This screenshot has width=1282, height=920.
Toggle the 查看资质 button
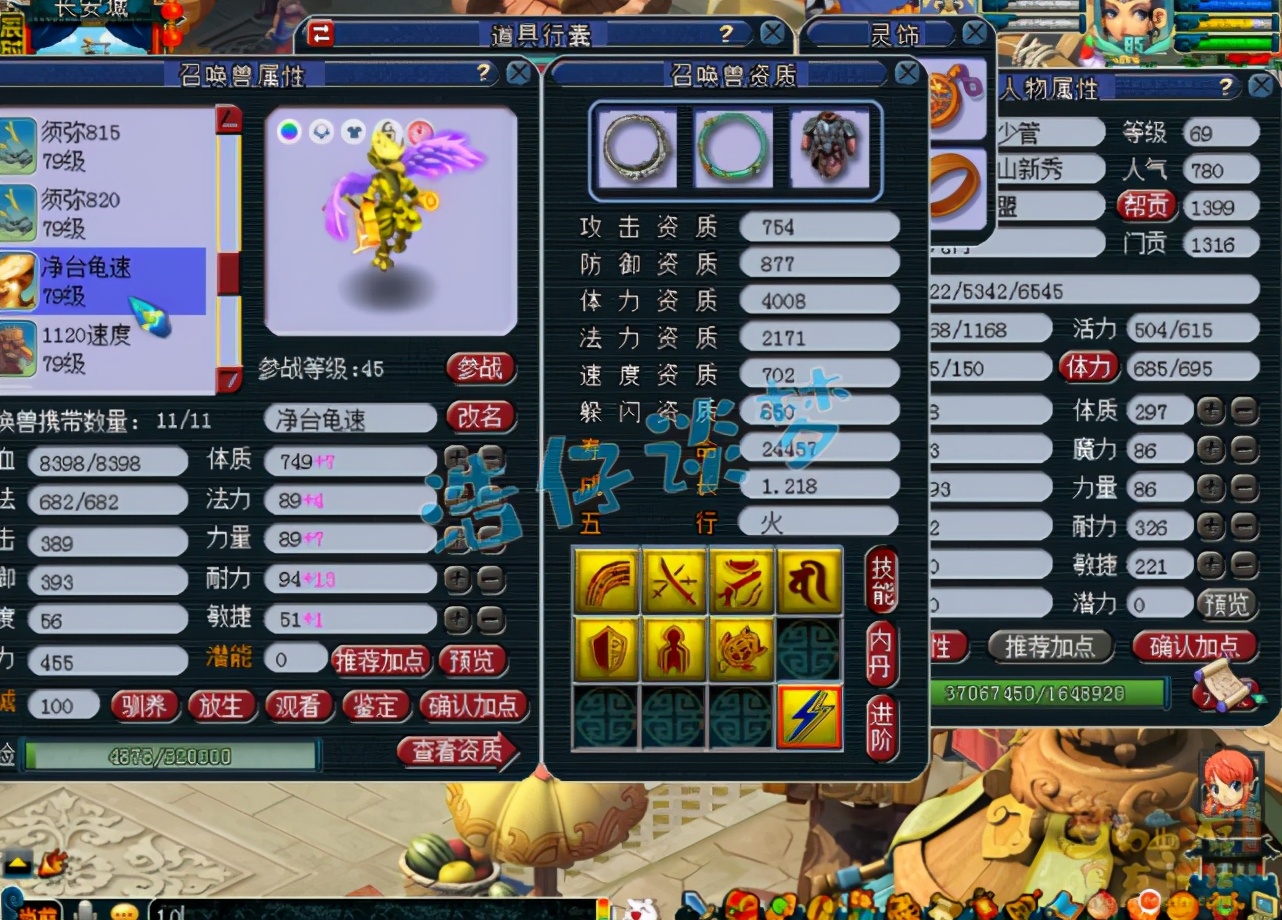click(x=458, y=751)
